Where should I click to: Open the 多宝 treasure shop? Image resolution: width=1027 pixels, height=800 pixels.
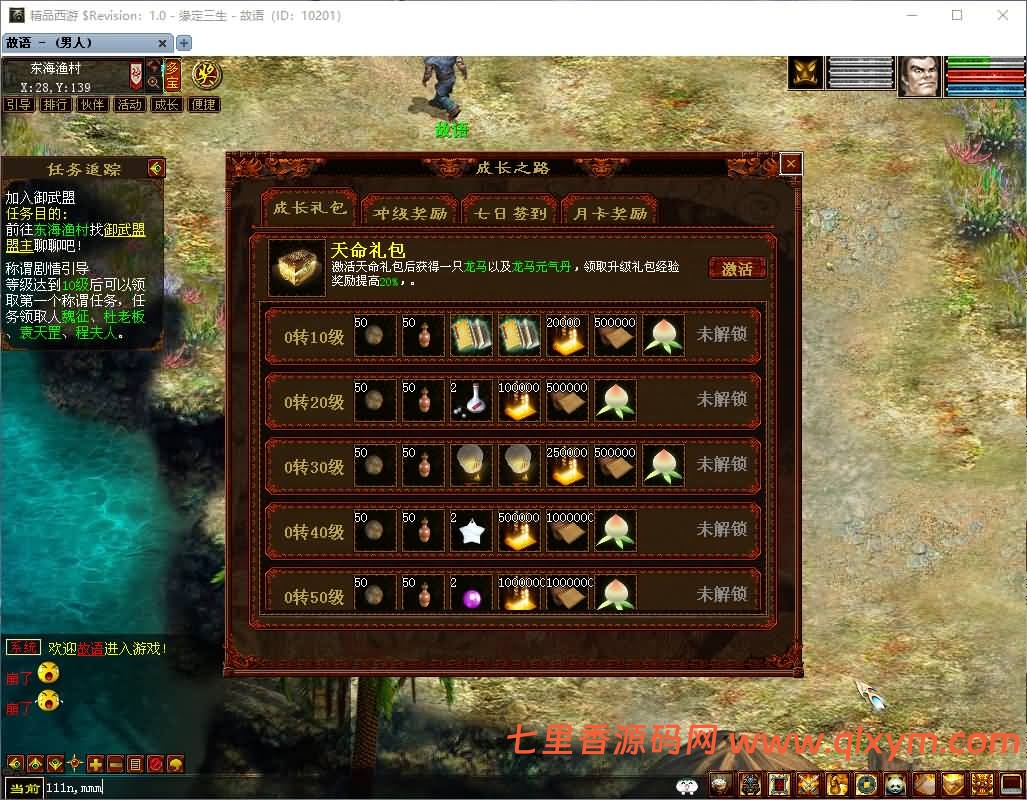174,73
